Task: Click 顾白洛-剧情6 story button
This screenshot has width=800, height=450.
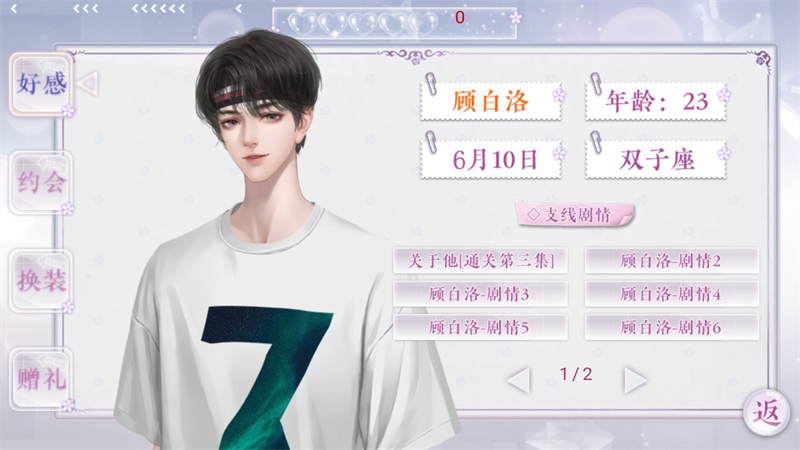Action: (x=671, y=327)
